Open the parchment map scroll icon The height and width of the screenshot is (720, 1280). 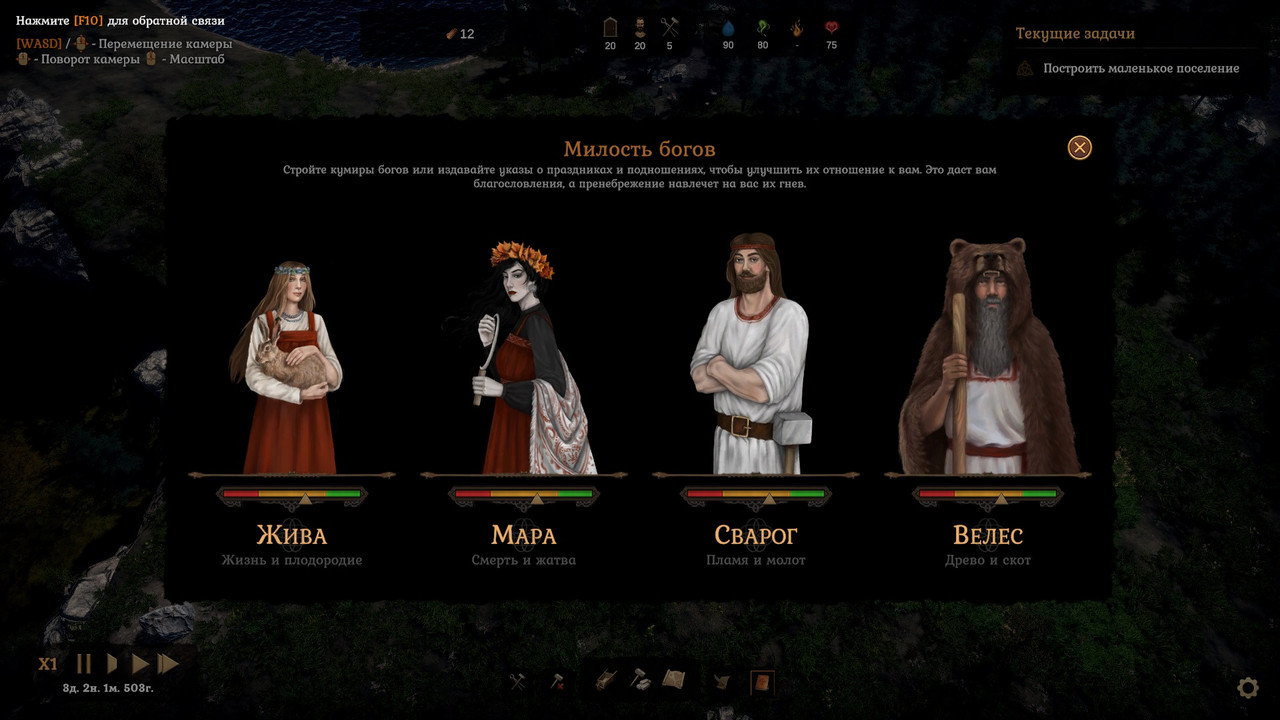(674, 680)
